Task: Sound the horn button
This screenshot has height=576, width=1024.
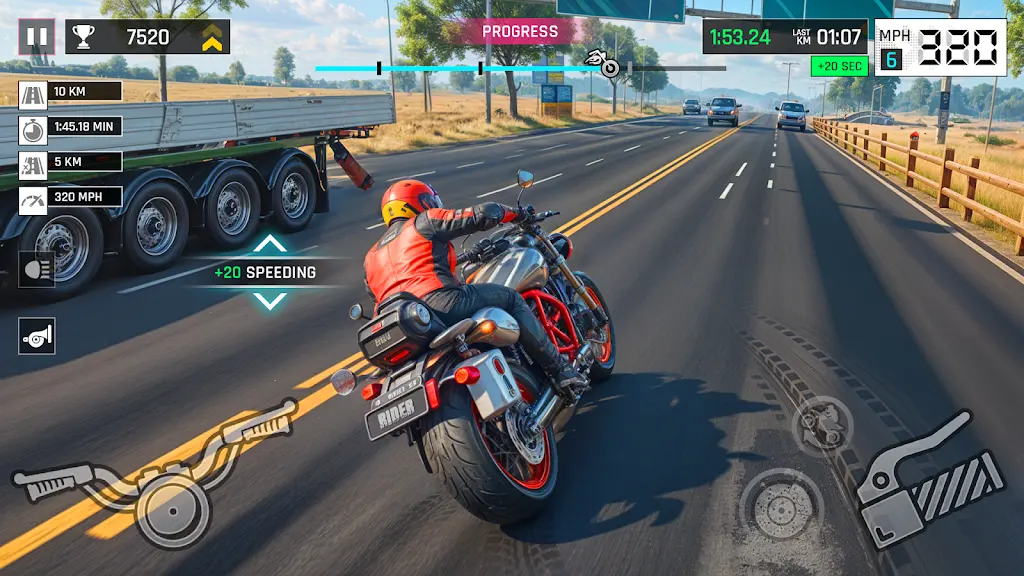Action: pyautogui.click(x=37, y=336)
